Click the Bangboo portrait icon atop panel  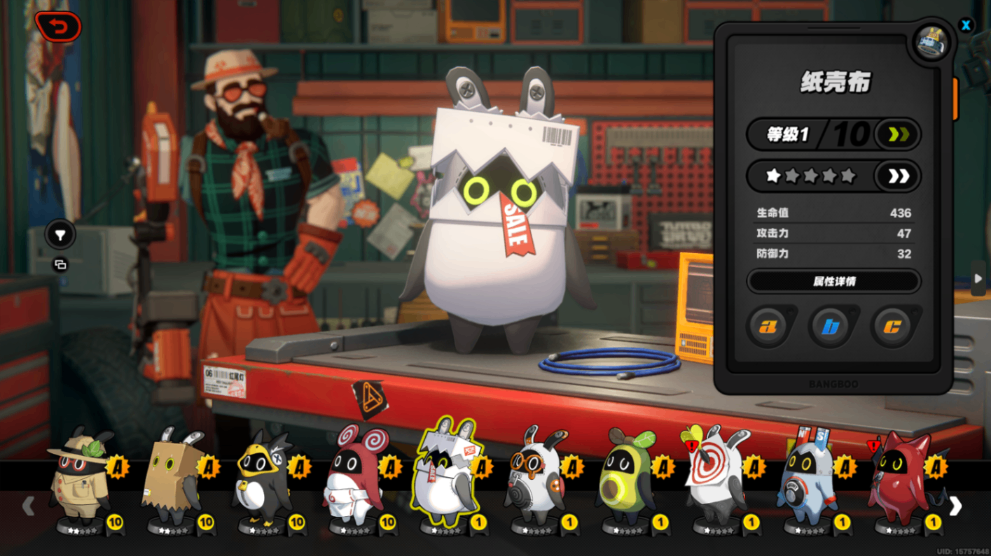[931, 42]
